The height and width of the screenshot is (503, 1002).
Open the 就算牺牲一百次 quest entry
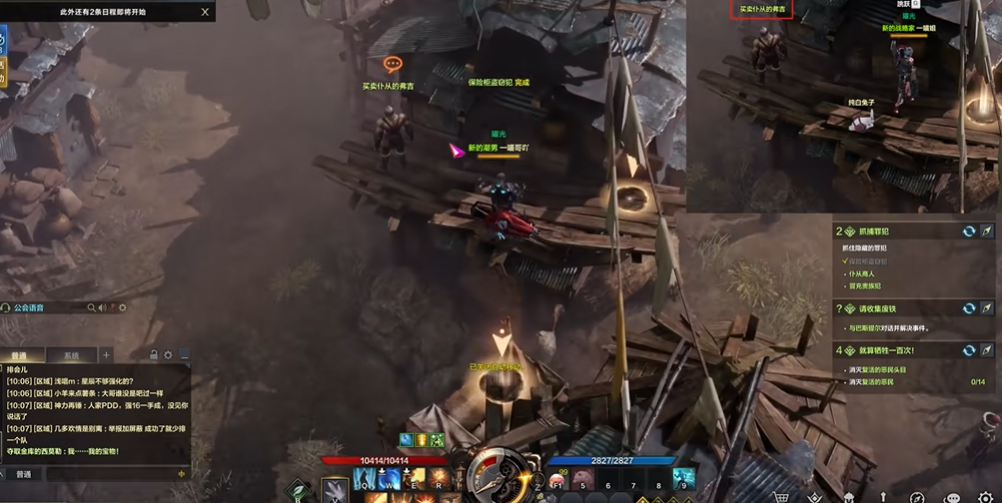pos(878,351)
